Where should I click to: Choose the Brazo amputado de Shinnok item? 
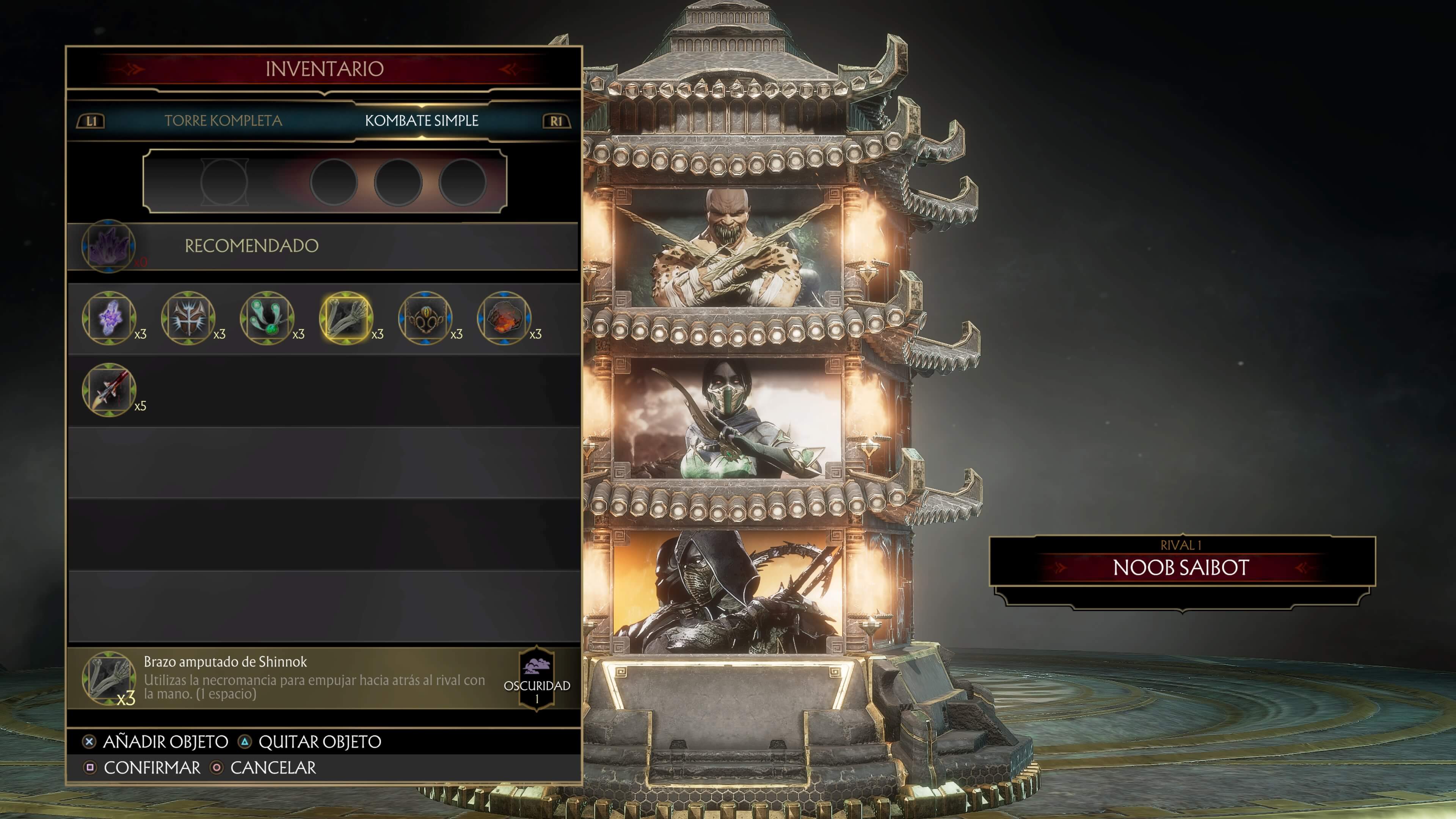pos(346,318)
